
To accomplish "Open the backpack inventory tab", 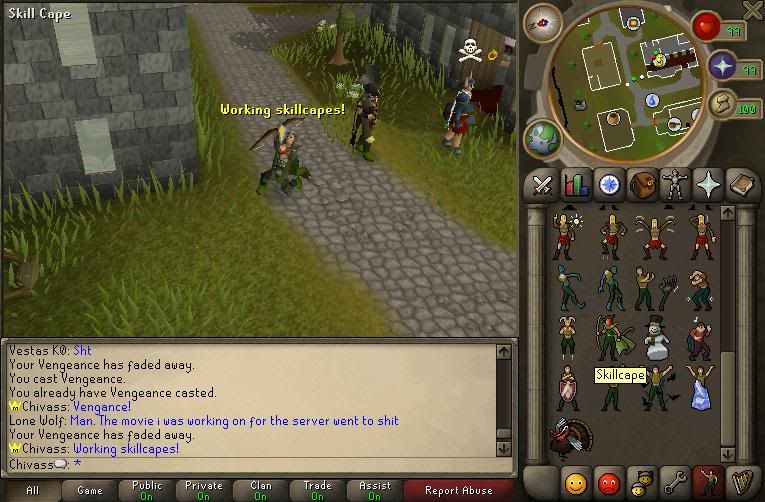I will pyautogui.click(x=642, y=185).
